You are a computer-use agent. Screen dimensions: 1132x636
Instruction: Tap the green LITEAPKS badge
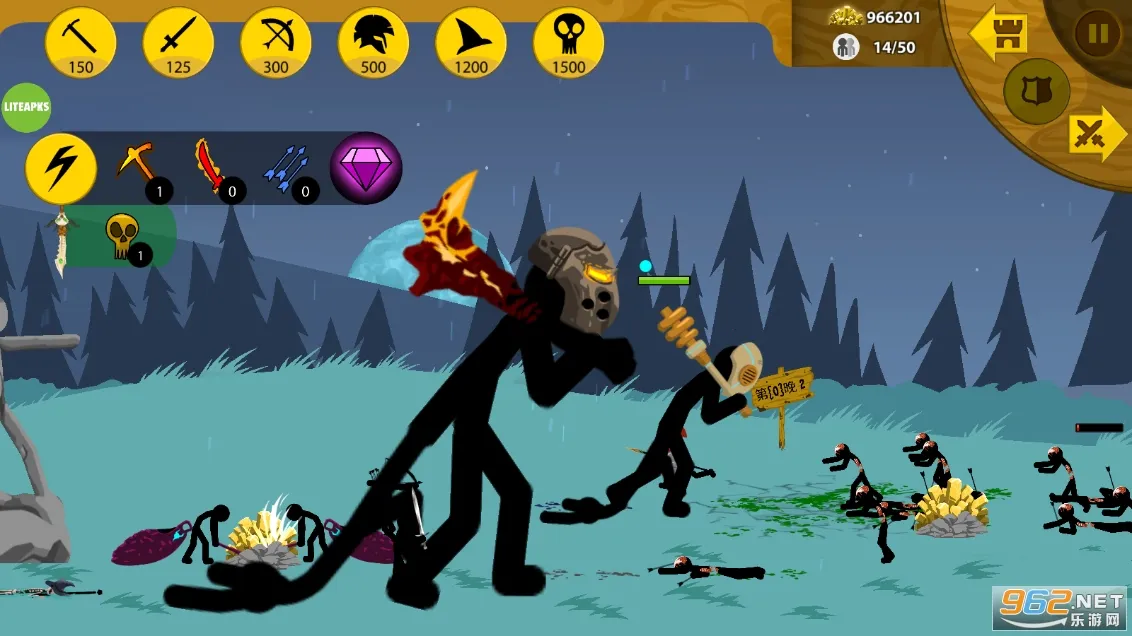point(26,108)
